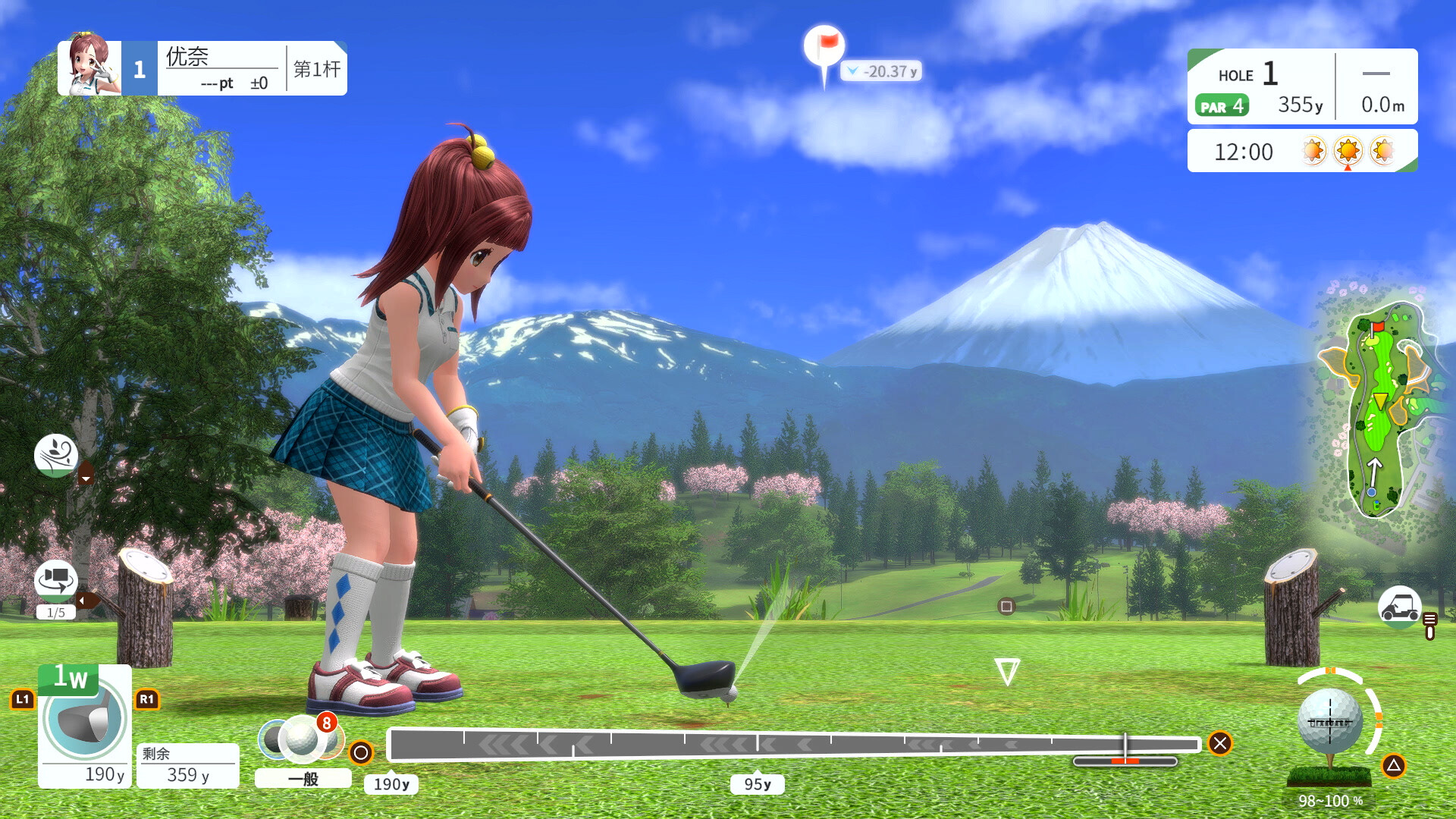Viewport: 1456px width, 819px height.
Task: Expand the brown left arrow beside the camera icon
Action: click(88, 600)
